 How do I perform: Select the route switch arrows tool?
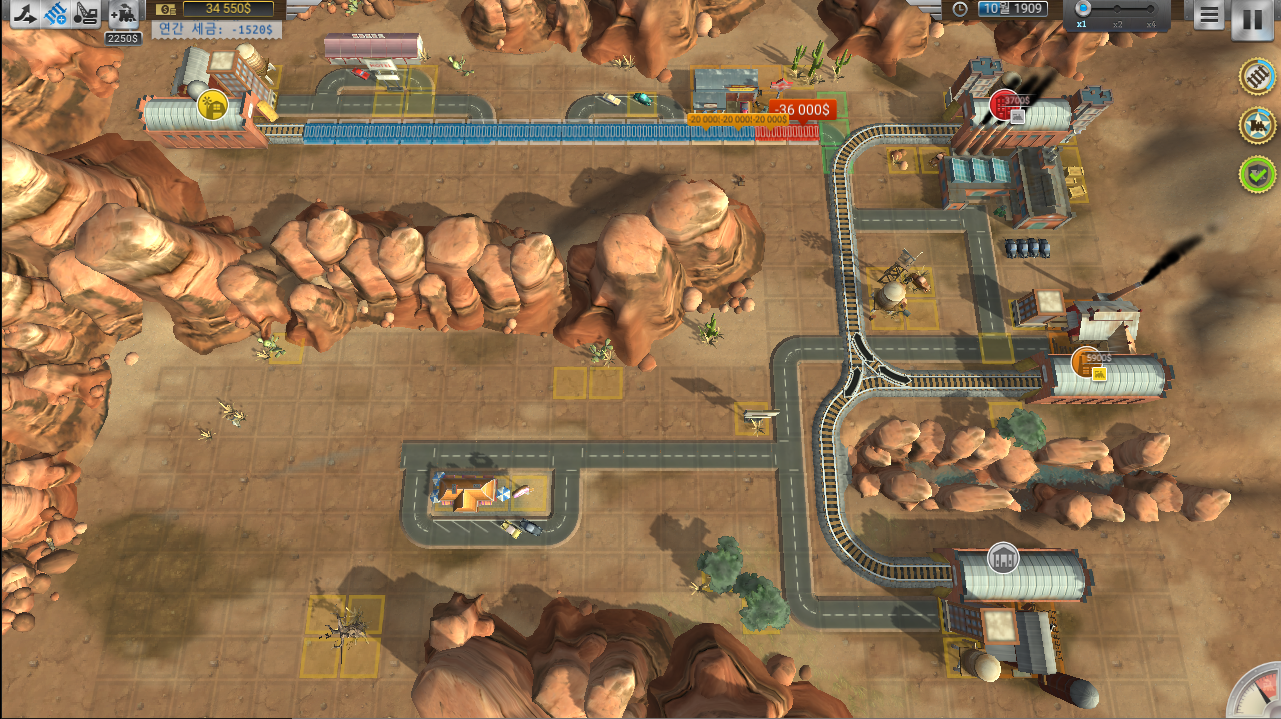pos(24,14)
